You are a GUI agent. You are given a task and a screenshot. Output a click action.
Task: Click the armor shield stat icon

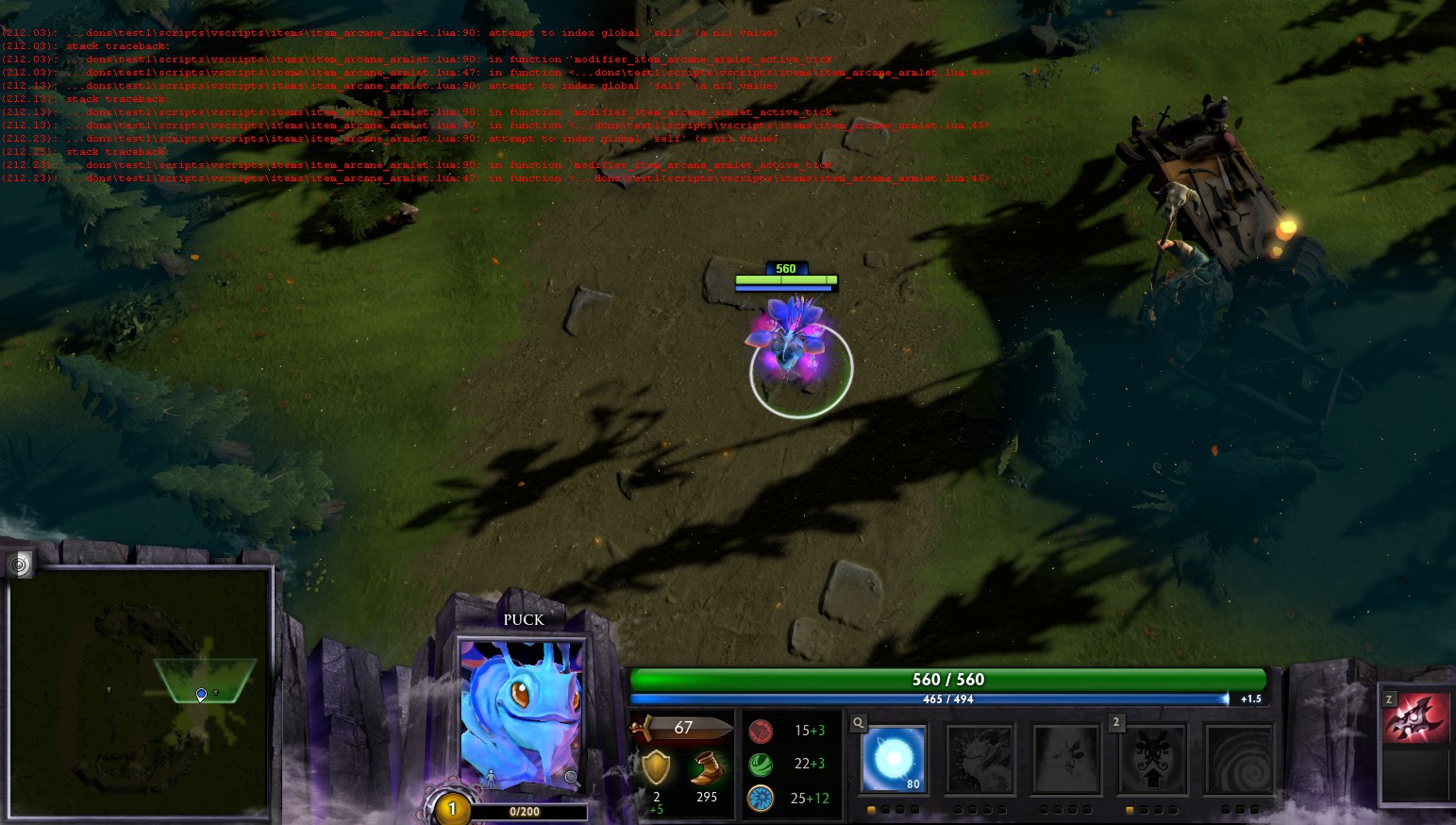click(656, 768)
